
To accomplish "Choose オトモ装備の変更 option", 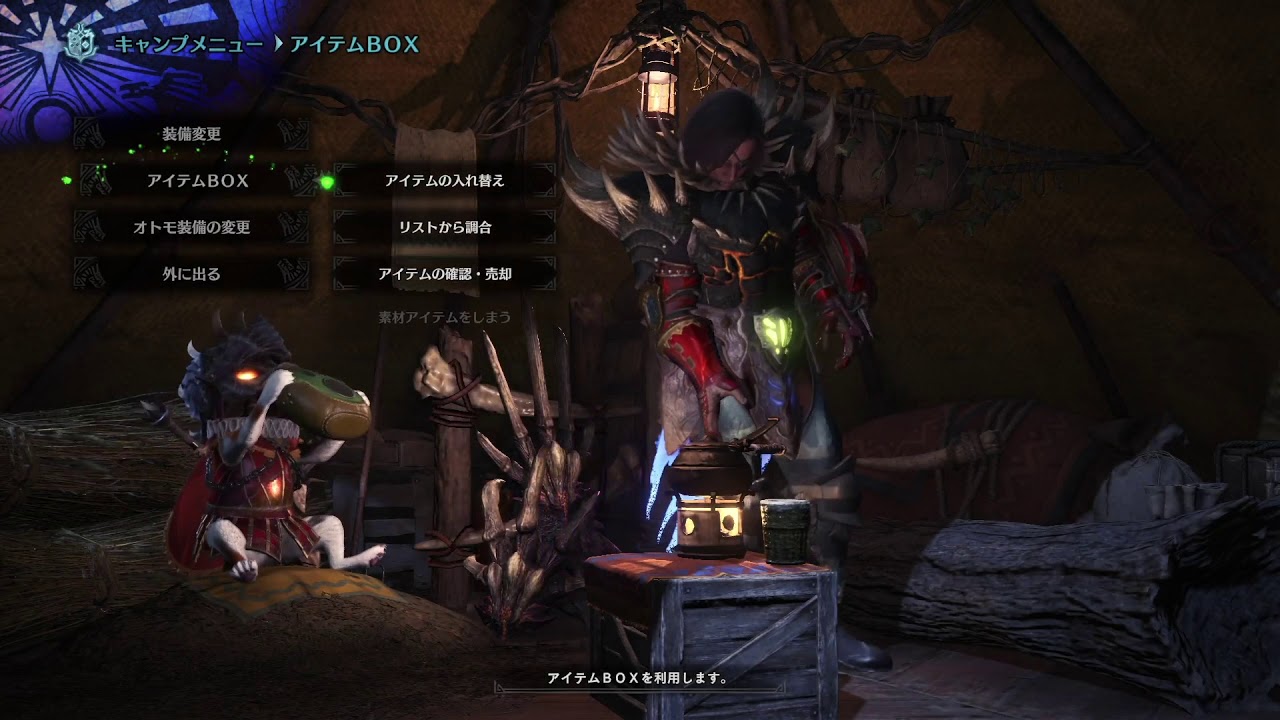I will pyautogui.click(x=191, y=227).
